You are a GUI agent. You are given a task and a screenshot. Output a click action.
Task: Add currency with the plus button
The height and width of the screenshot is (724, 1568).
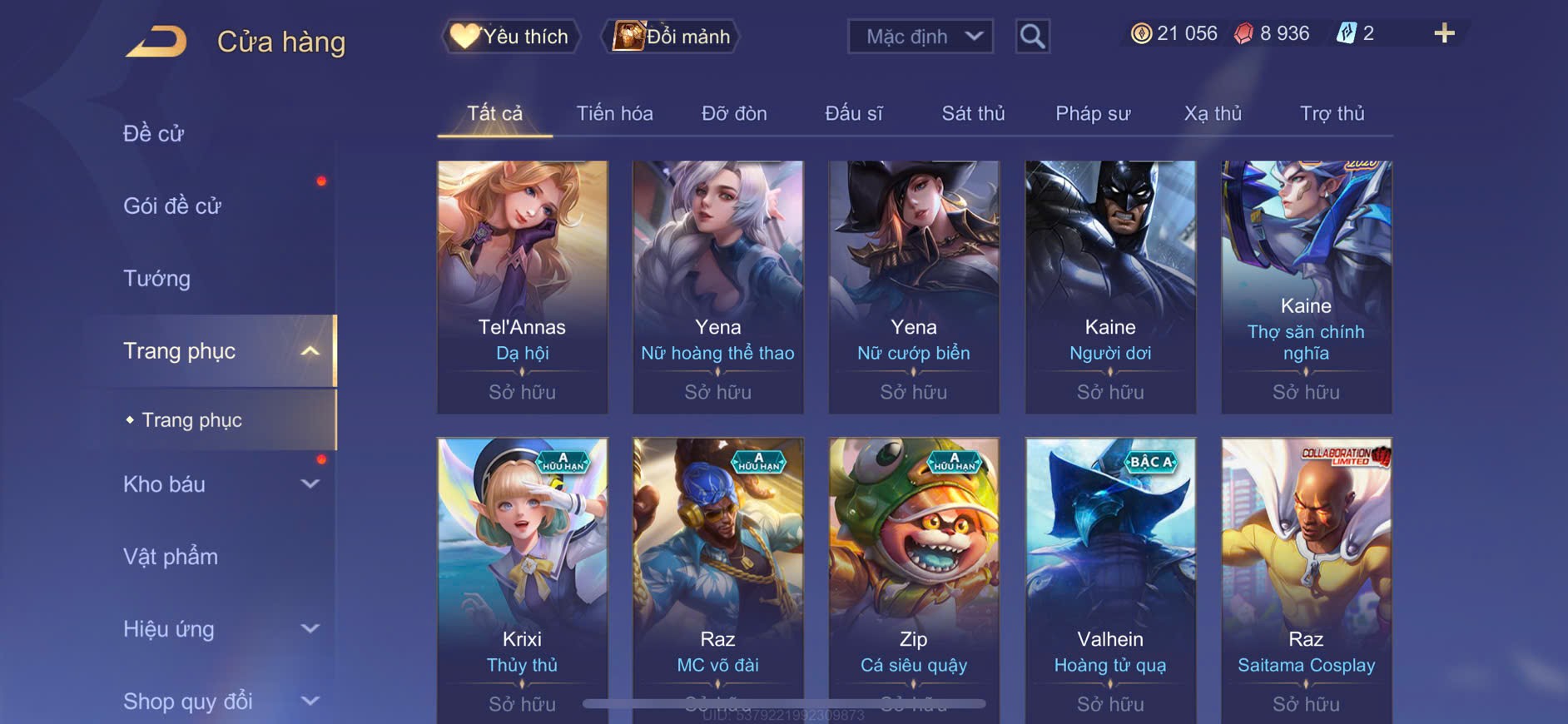tap(1444, 34)
